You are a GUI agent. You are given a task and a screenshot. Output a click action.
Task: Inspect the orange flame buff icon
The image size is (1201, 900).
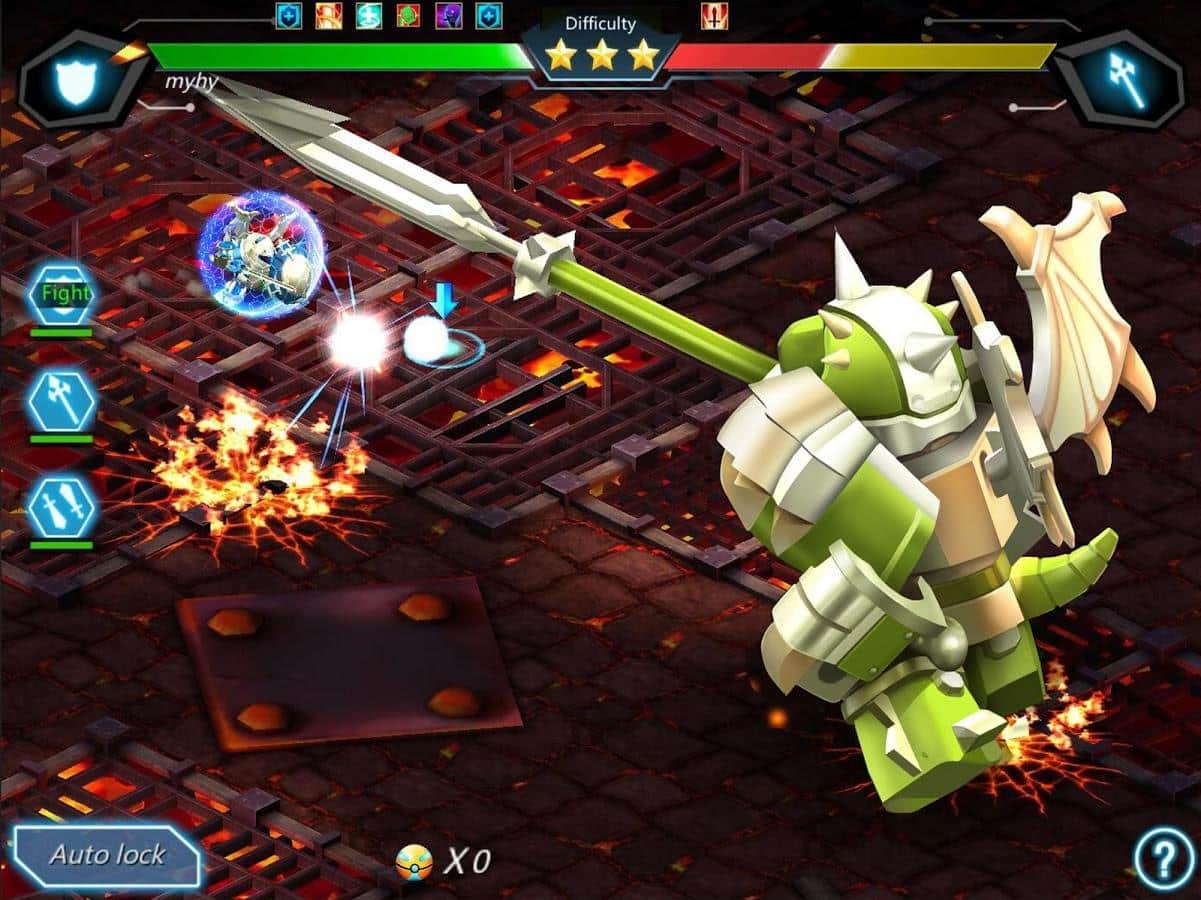tap(330, 16)
